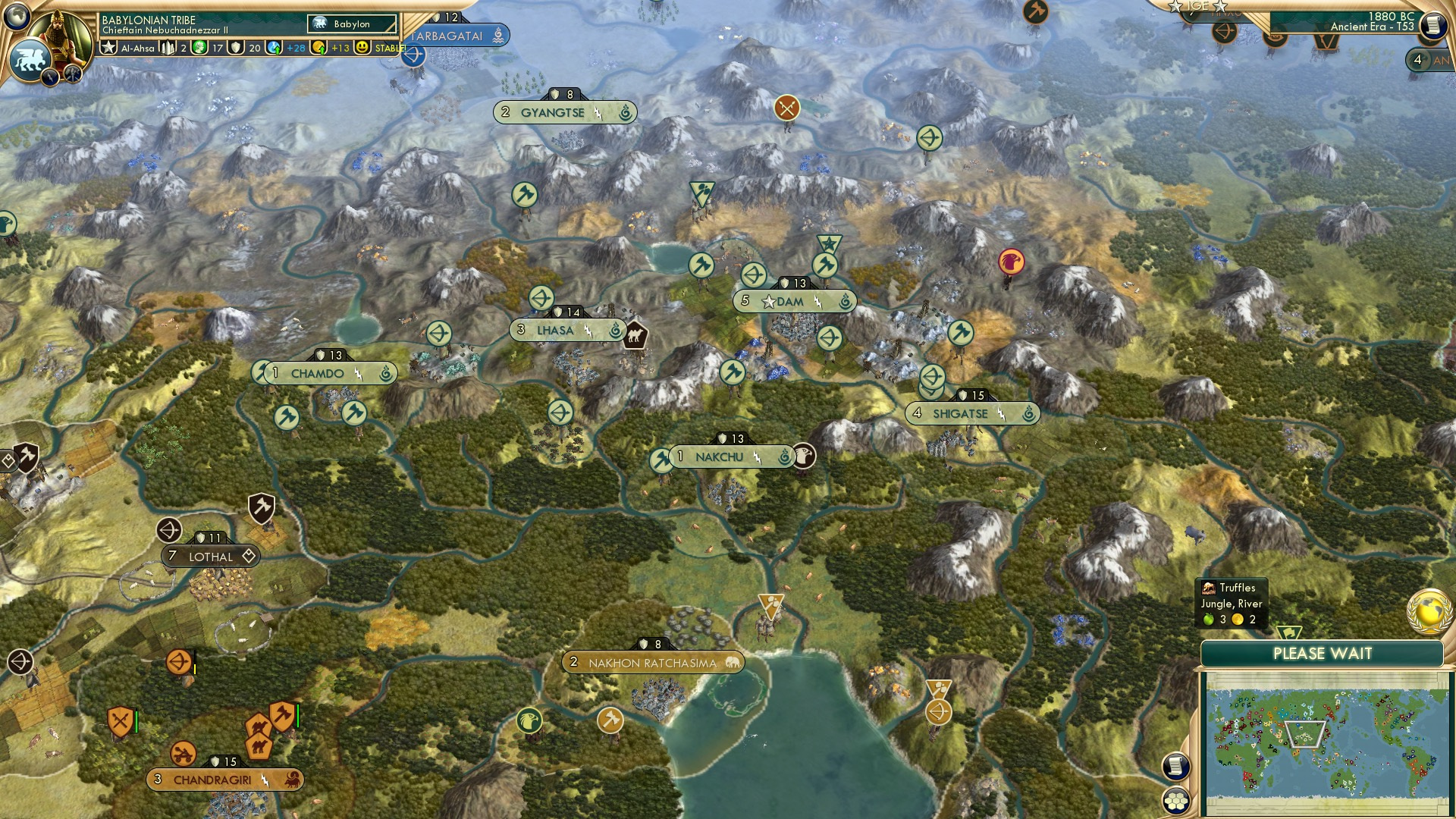Click the Babylon lion emblem circle at top left
The image size is (1456, 819).
[x=32, y=59]
